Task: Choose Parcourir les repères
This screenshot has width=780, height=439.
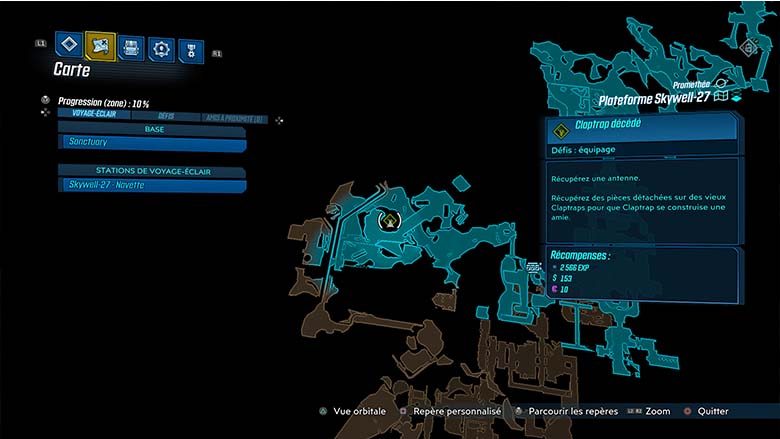Action: coord(566,411)
